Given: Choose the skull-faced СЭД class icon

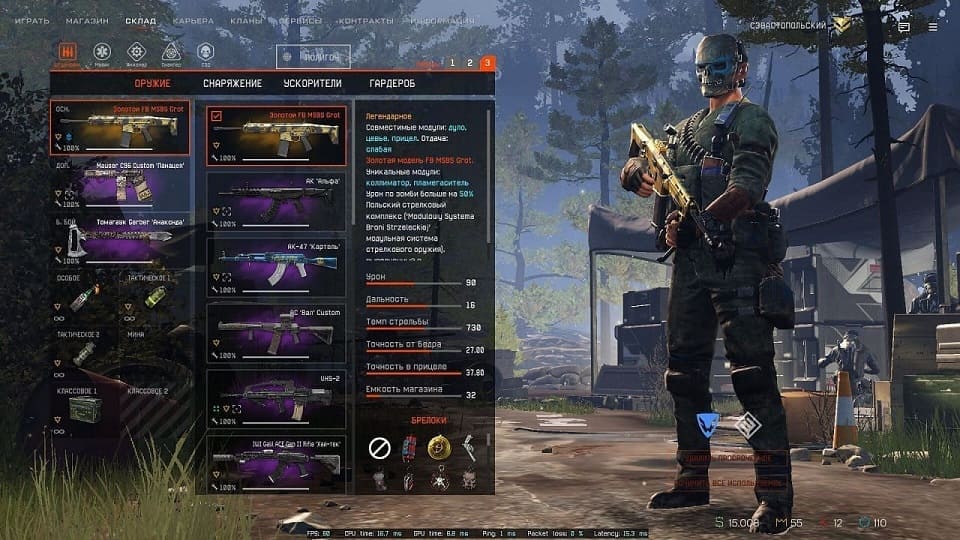Looking at the screenshot, I should 205,51.
